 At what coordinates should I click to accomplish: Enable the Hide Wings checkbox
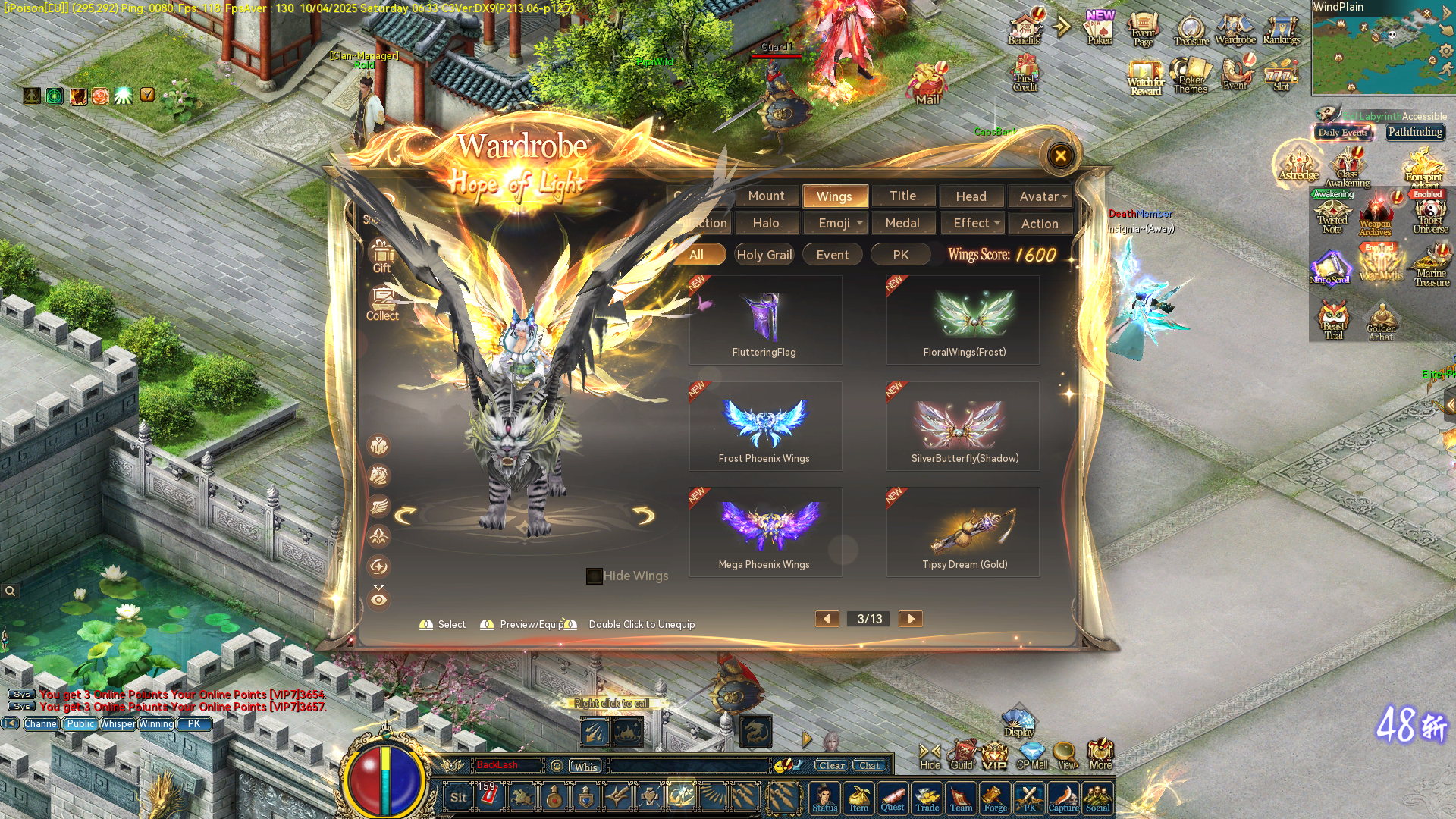coord(594,576)
